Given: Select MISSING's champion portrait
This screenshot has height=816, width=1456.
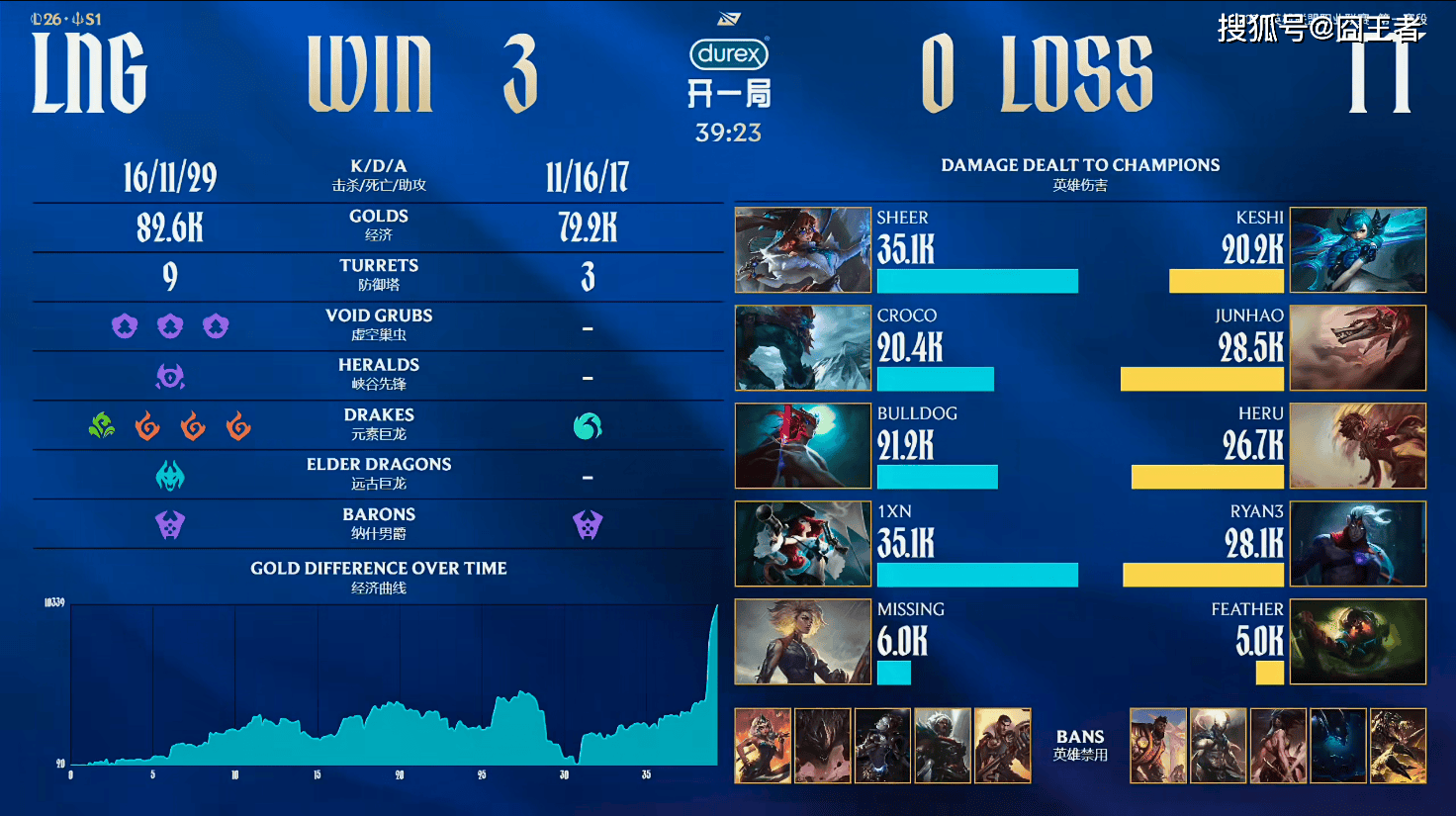Looking at the screenshot, I should (802, 641).
